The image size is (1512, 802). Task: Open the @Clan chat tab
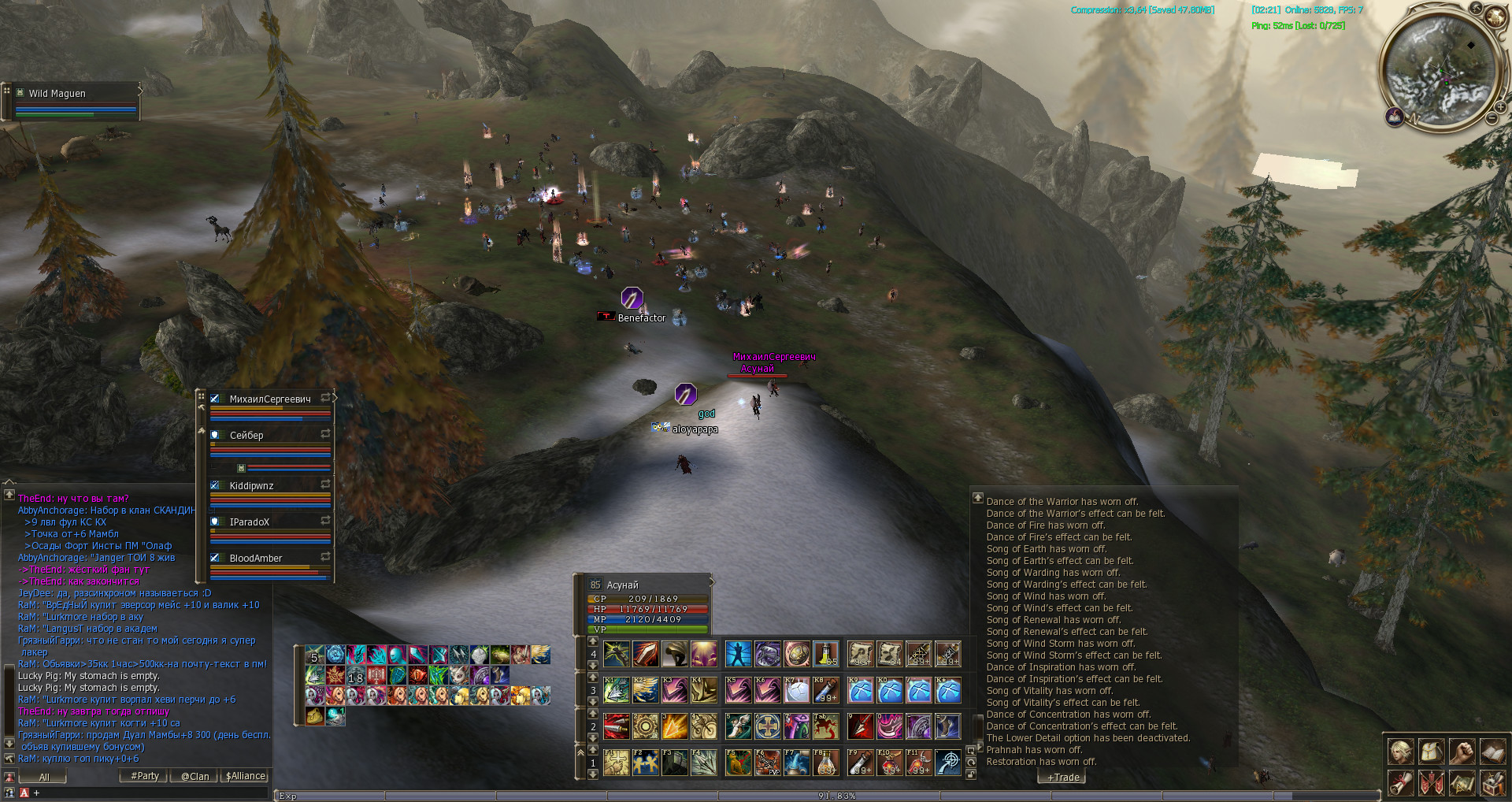point(195,776)
